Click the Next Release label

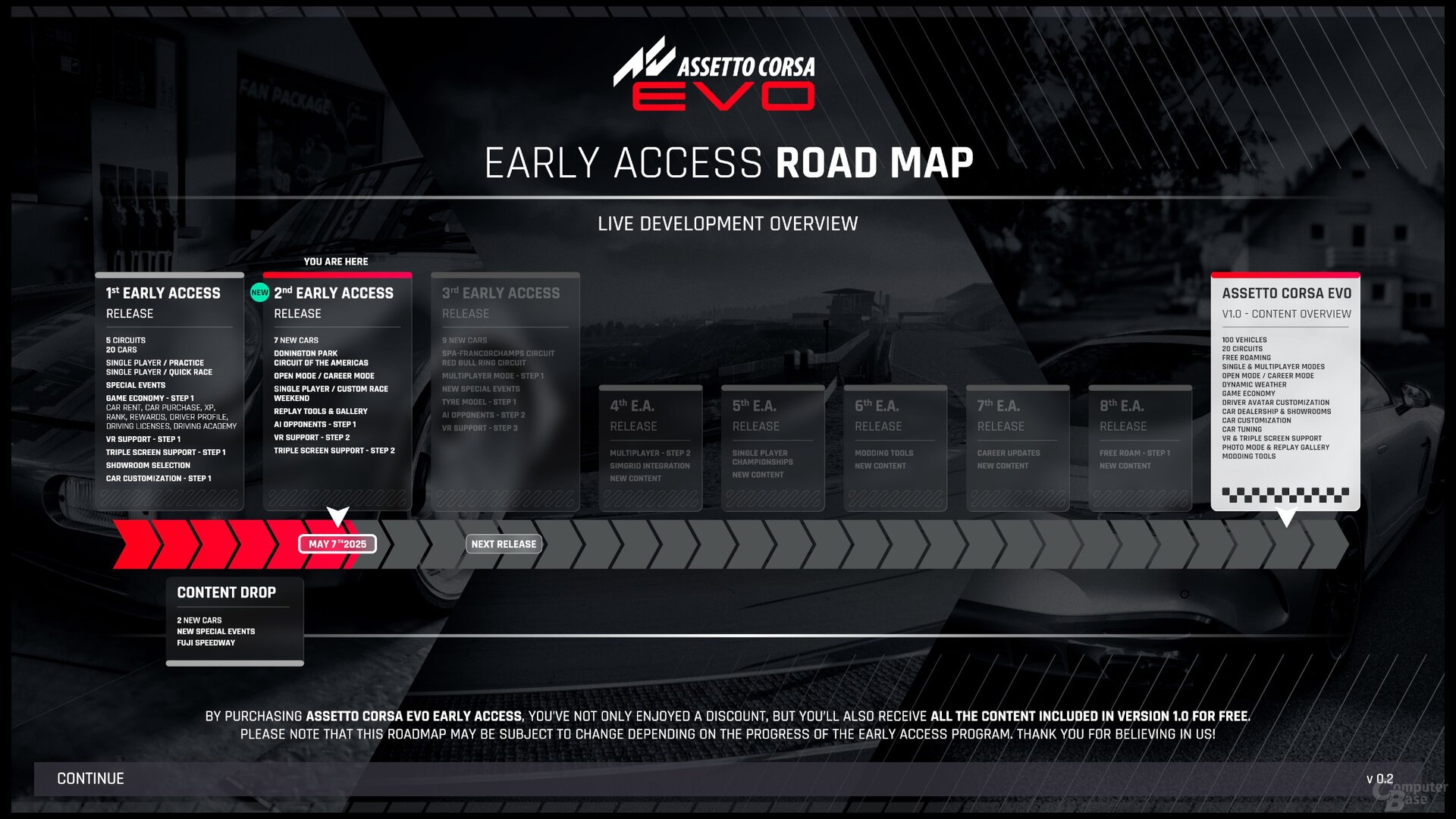coord(503,544)
